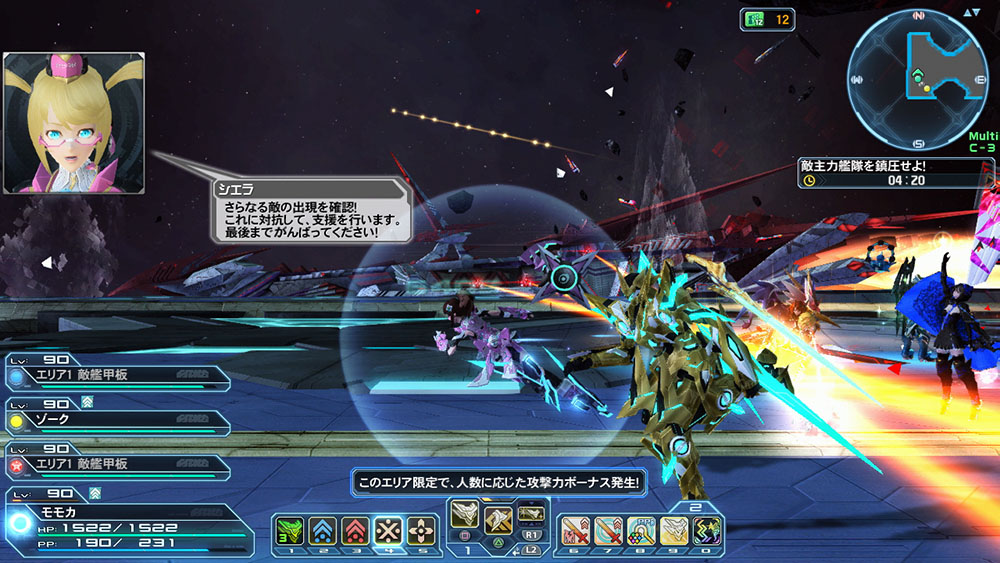Trigger the rainbow star icon in slot 0
The width and height of the screenshot is (1000, 563).
707,531
